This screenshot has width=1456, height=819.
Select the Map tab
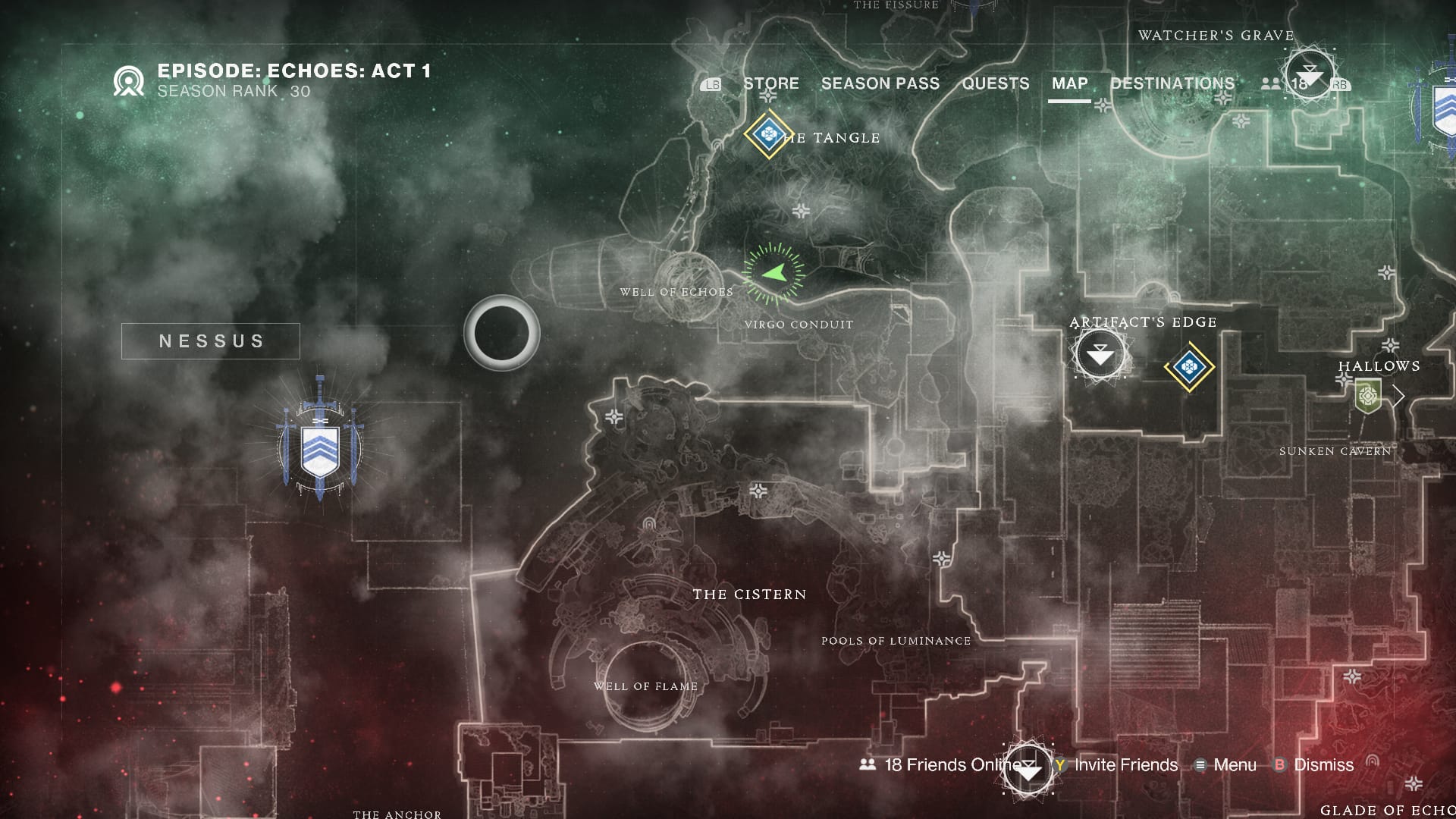(x=1069, y=83)
